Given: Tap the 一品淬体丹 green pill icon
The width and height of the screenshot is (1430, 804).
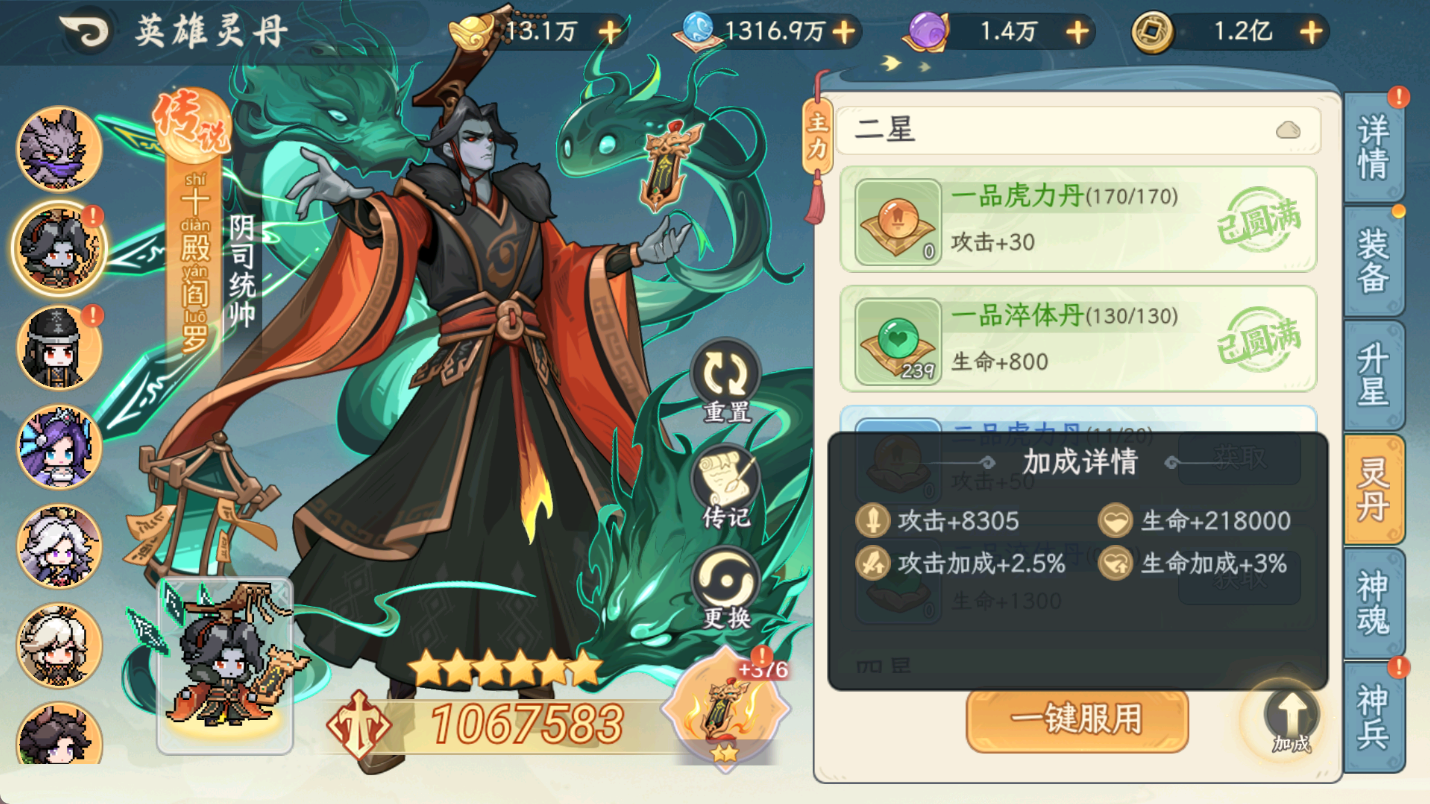Looking at the screenshot, I should 897,338.
